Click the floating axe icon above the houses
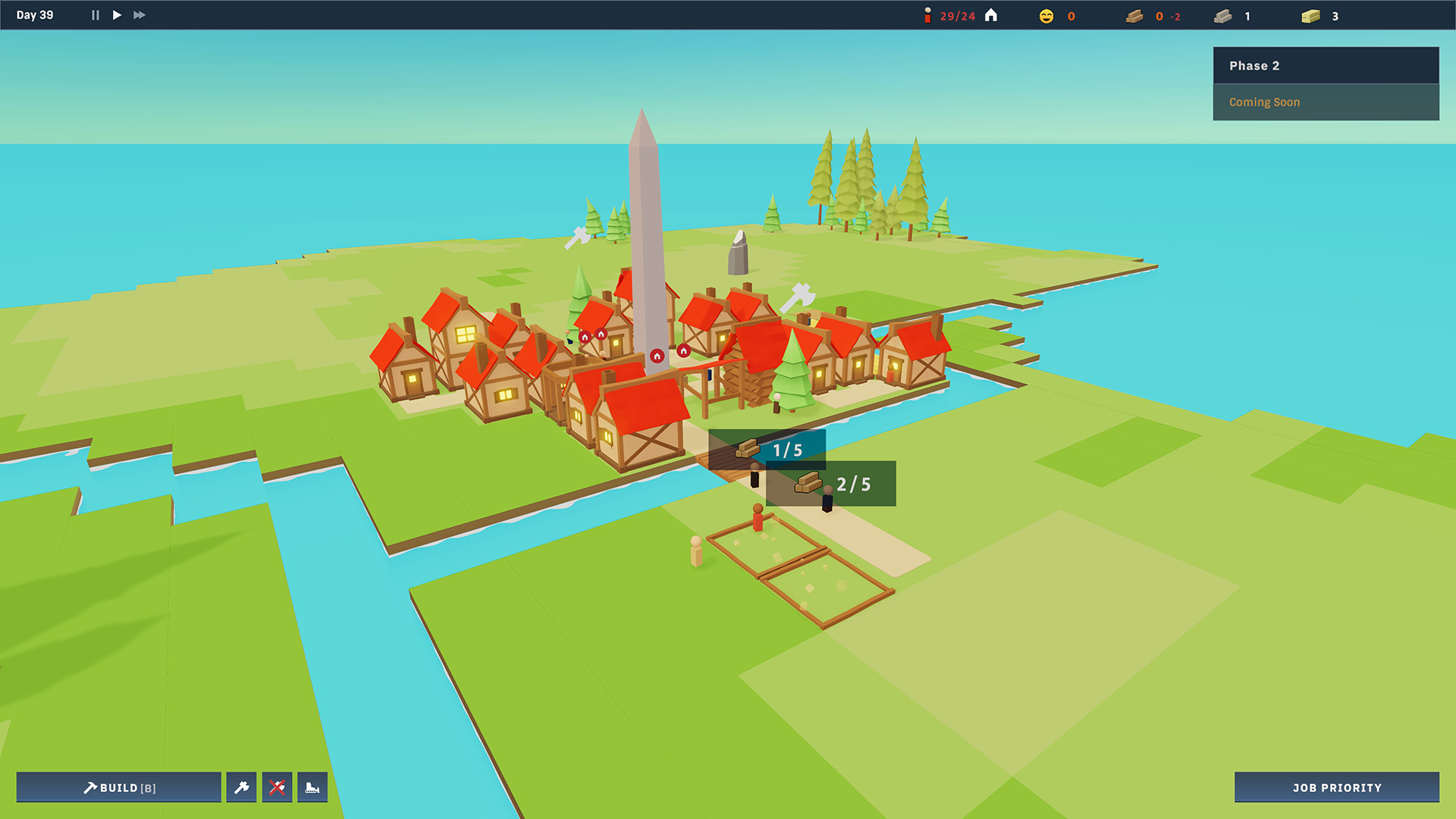Viewport: 1456px width, 819px height. 799,296
